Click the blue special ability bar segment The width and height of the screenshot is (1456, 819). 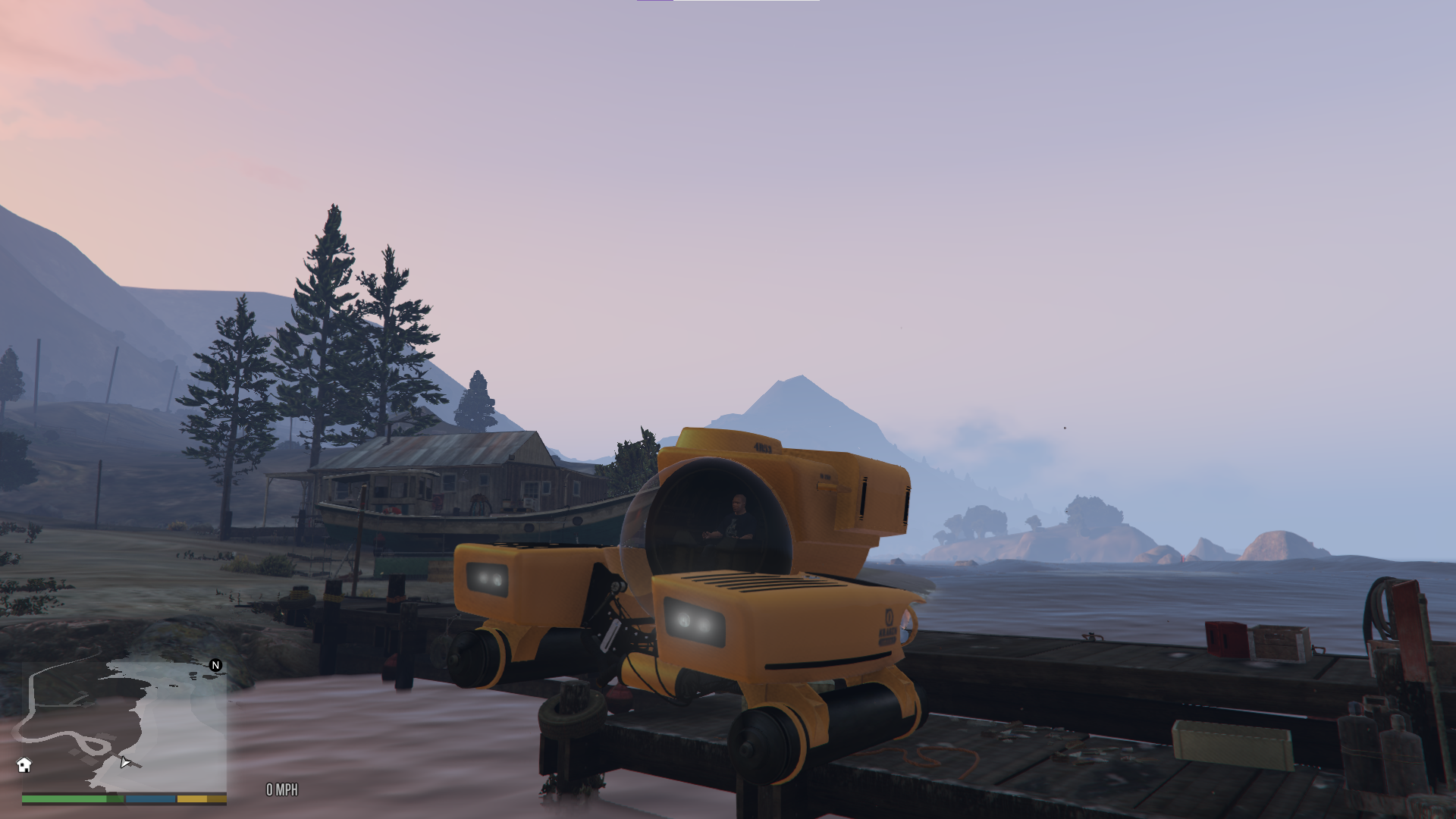point(150,799)
